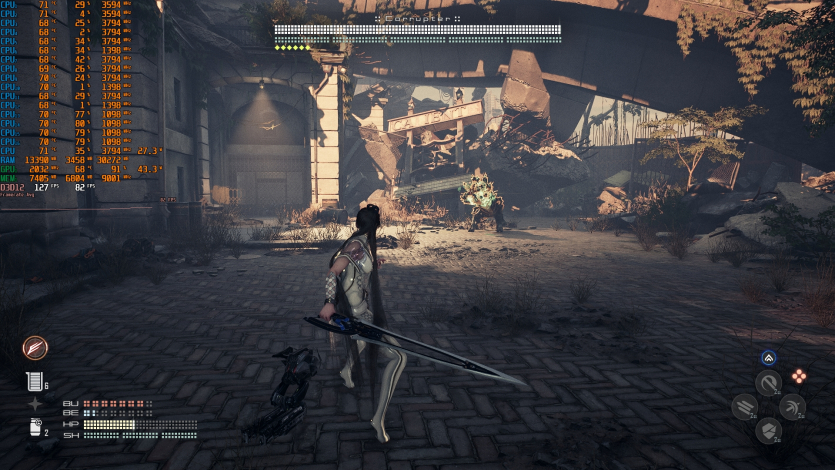Trigger the blue double-chevron mode icon
Viewport: 835px width, 470px height.
pyautogui.click(x=768, y=358)
